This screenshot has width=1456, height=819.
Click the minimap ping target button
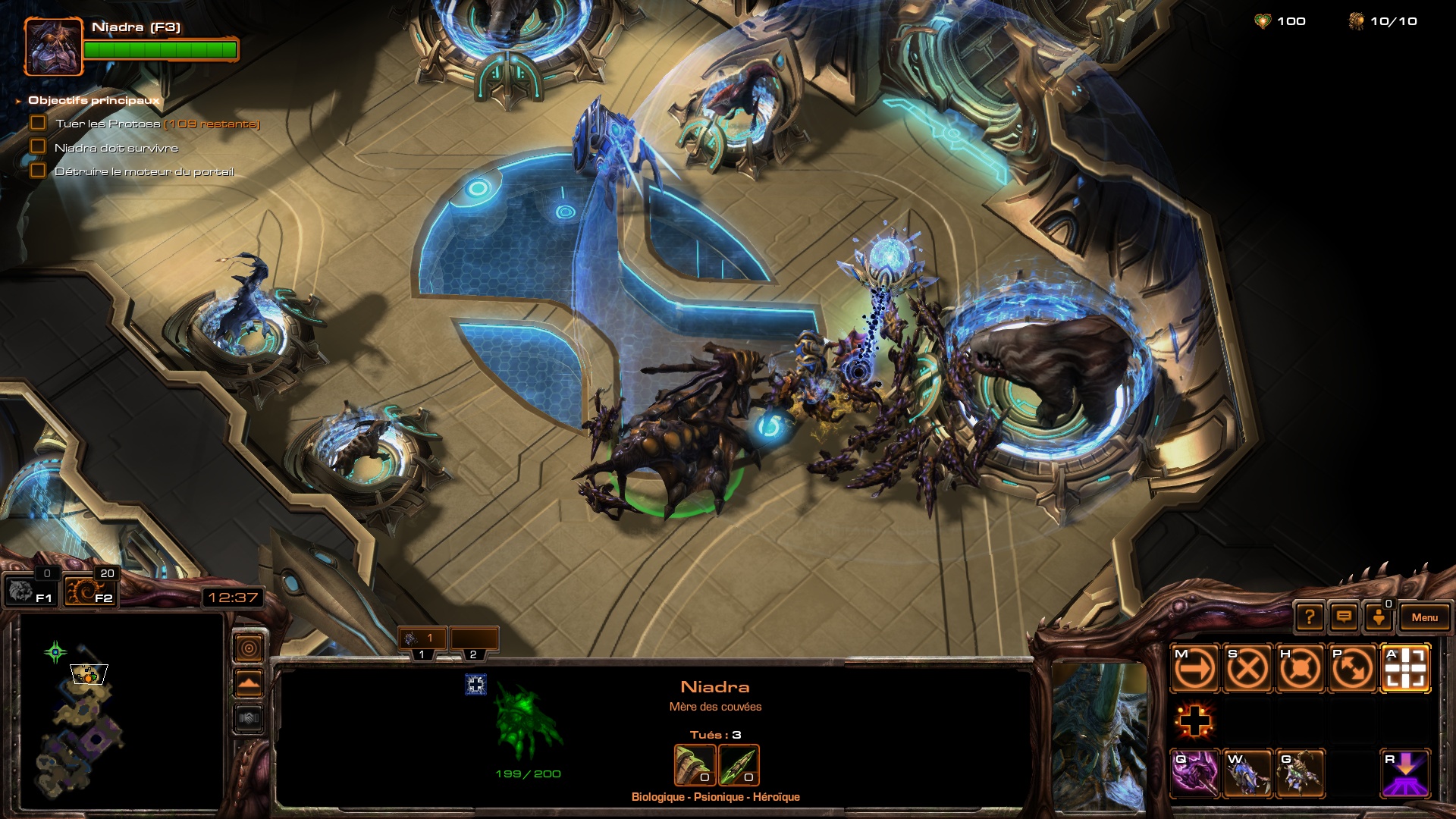pos(249,648)
